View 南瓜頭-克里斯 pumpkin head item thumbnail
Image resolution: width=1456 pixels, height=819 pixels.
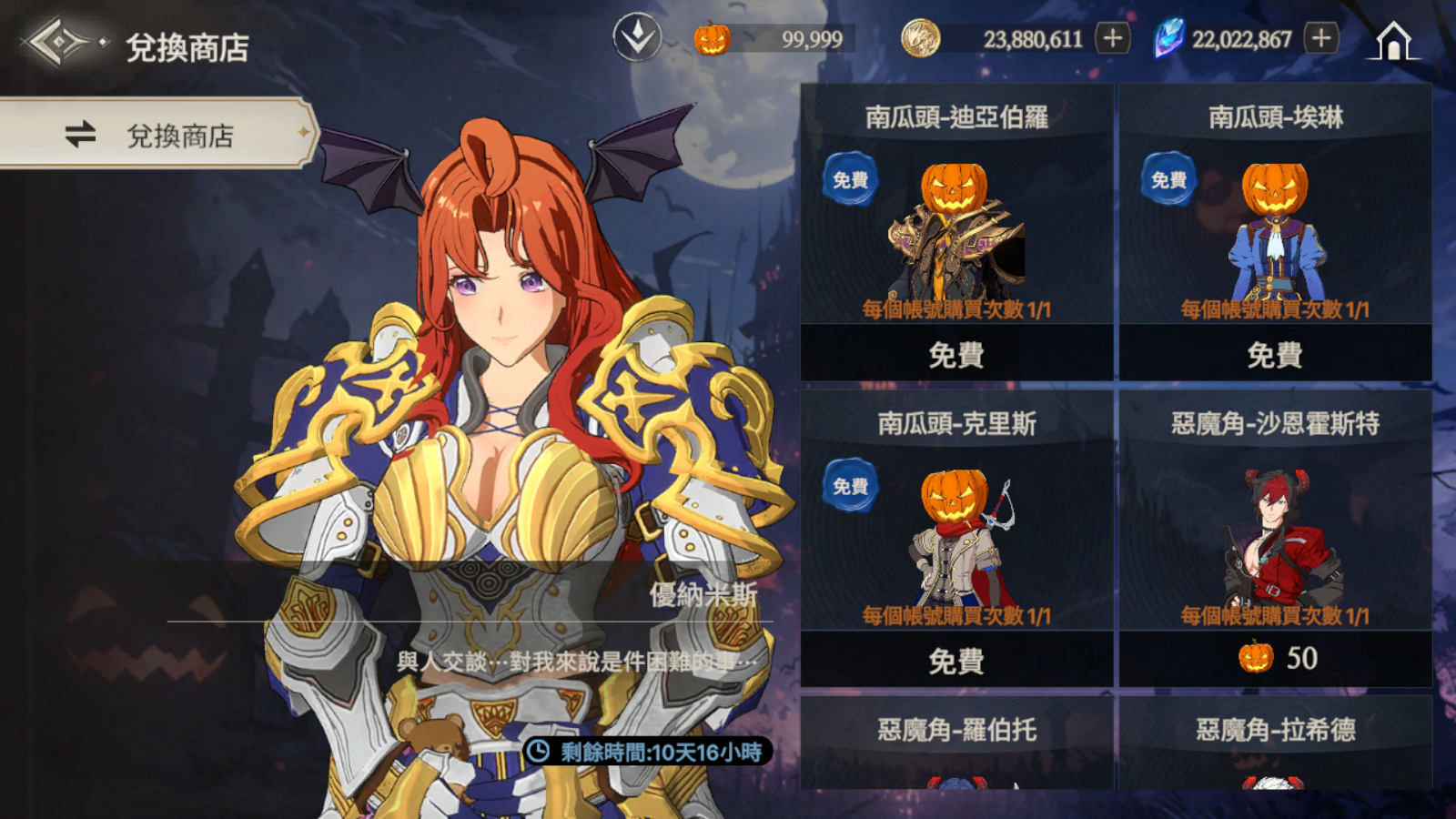pos(955,539)
